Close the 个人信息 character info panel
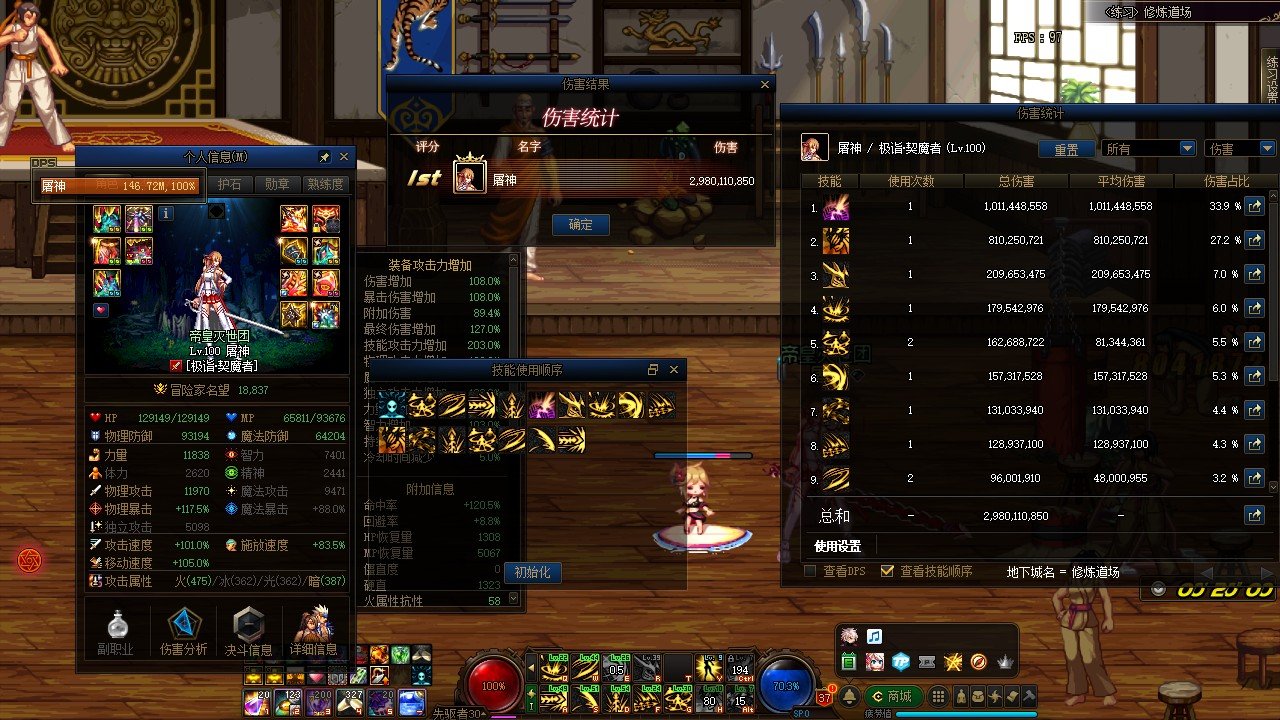 pos(344,157)
